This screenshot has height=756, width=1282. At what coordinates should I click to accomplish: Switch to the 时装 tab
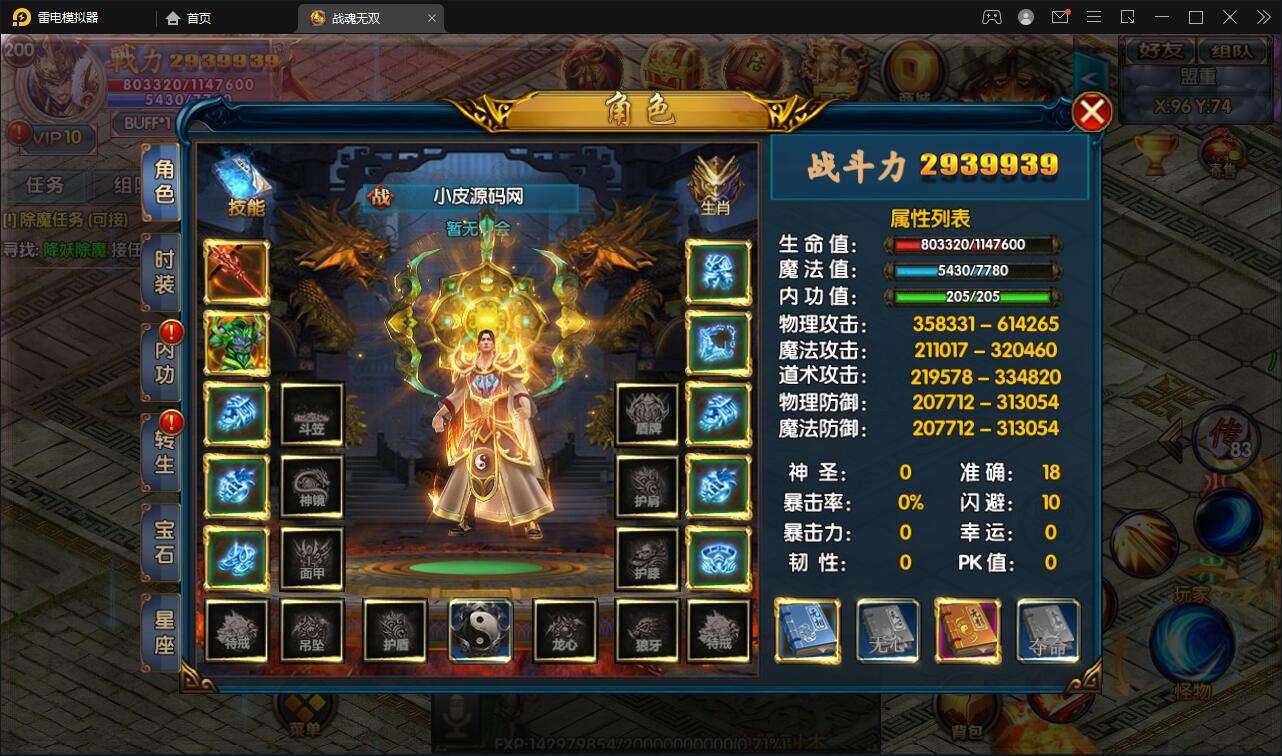164,272
